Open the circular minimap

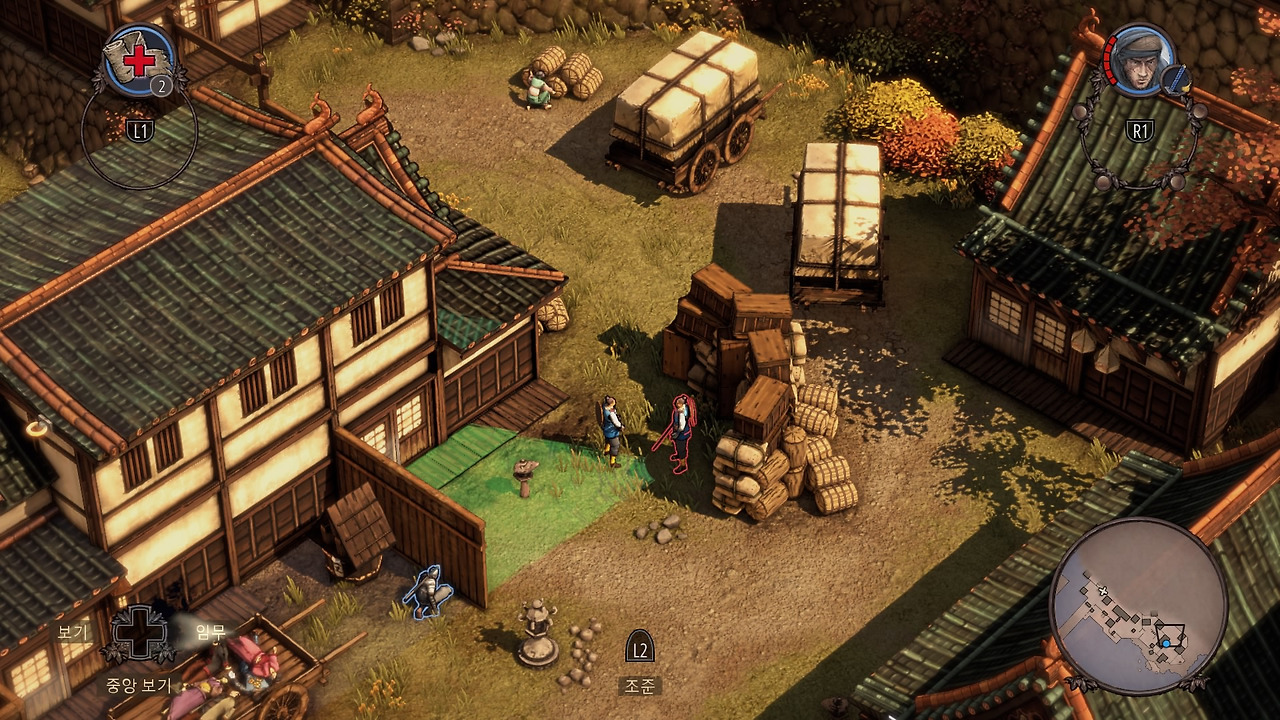(1139, 606)
